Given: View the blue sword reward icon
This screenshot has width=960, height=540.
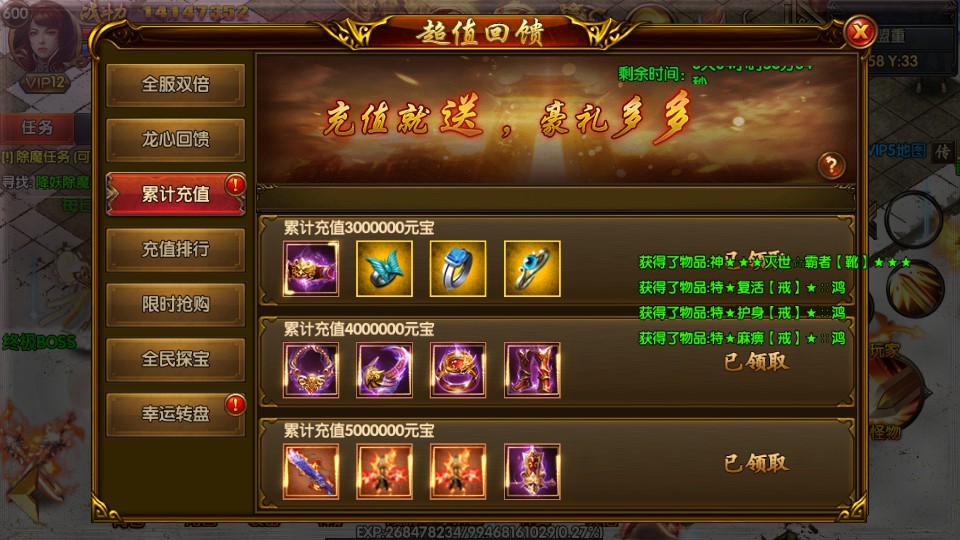Looking at the screenshot, I should 311,471.
